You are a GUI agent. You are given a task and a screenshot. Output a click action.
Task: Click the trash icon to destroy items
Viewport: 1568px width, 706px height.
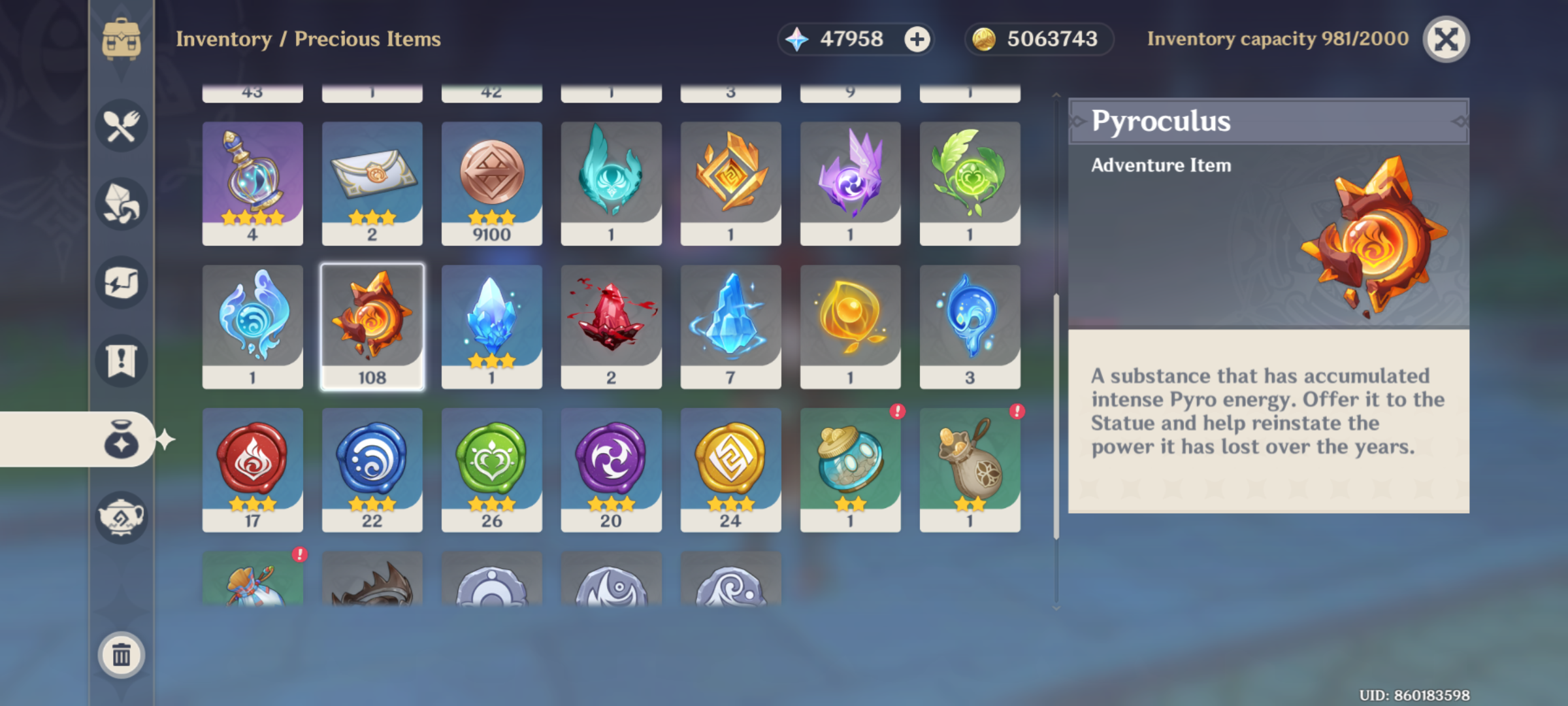121,656
